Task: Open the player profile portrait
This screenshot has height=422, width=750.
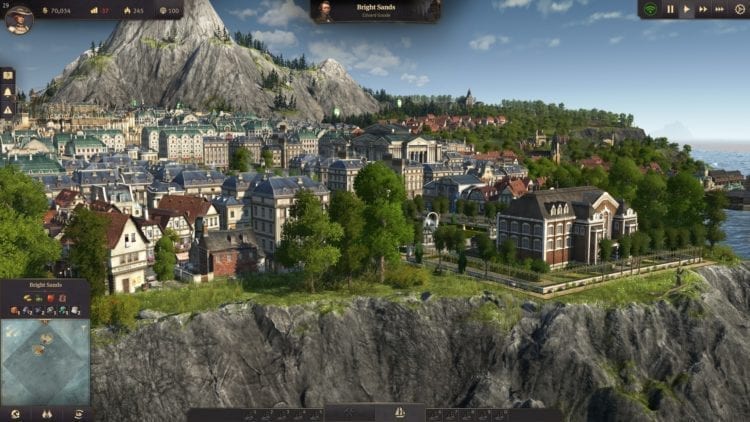Action: click(18, 17)
